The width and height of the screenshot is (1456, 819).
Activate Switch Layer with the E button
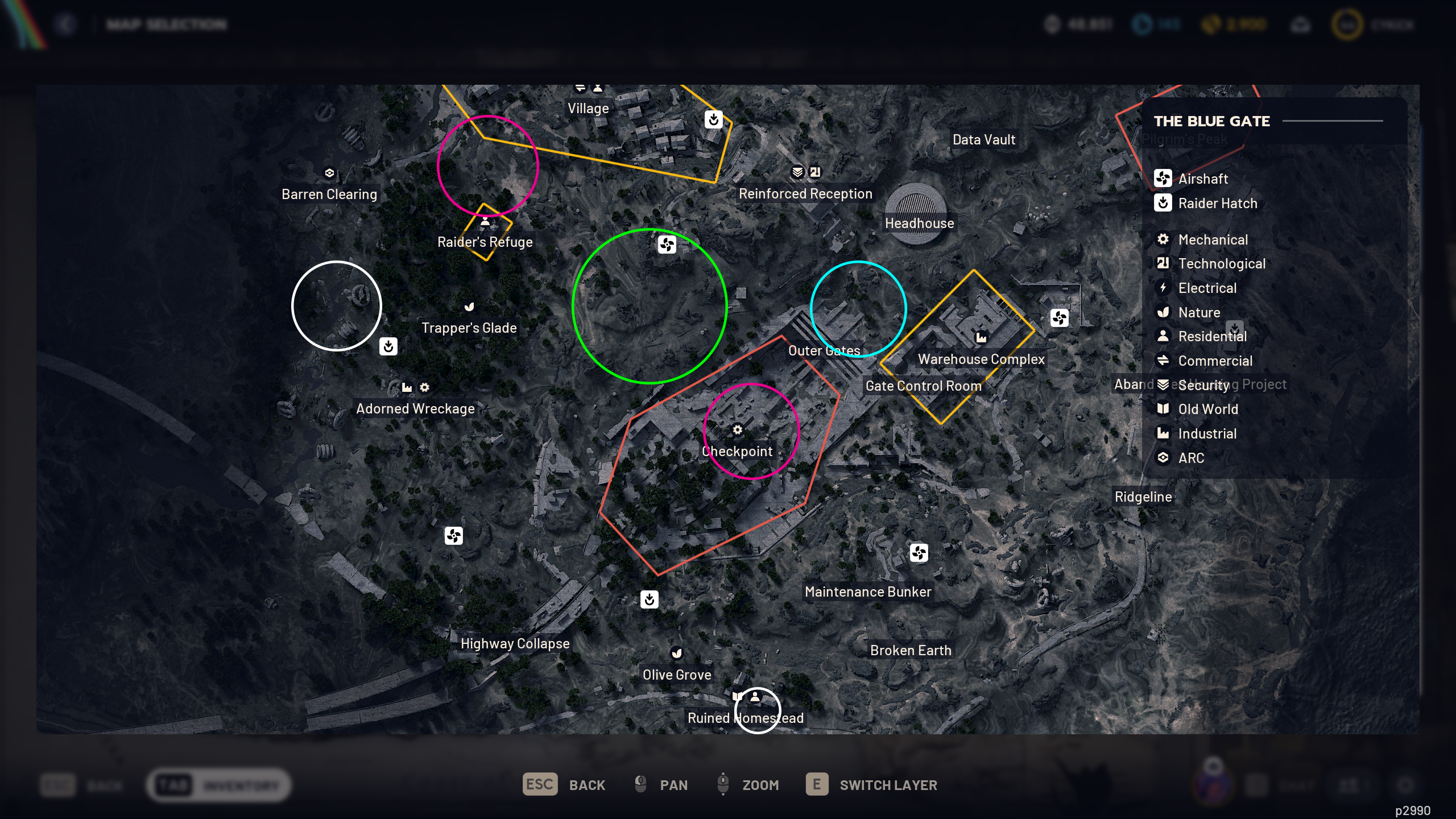point(817,785)
